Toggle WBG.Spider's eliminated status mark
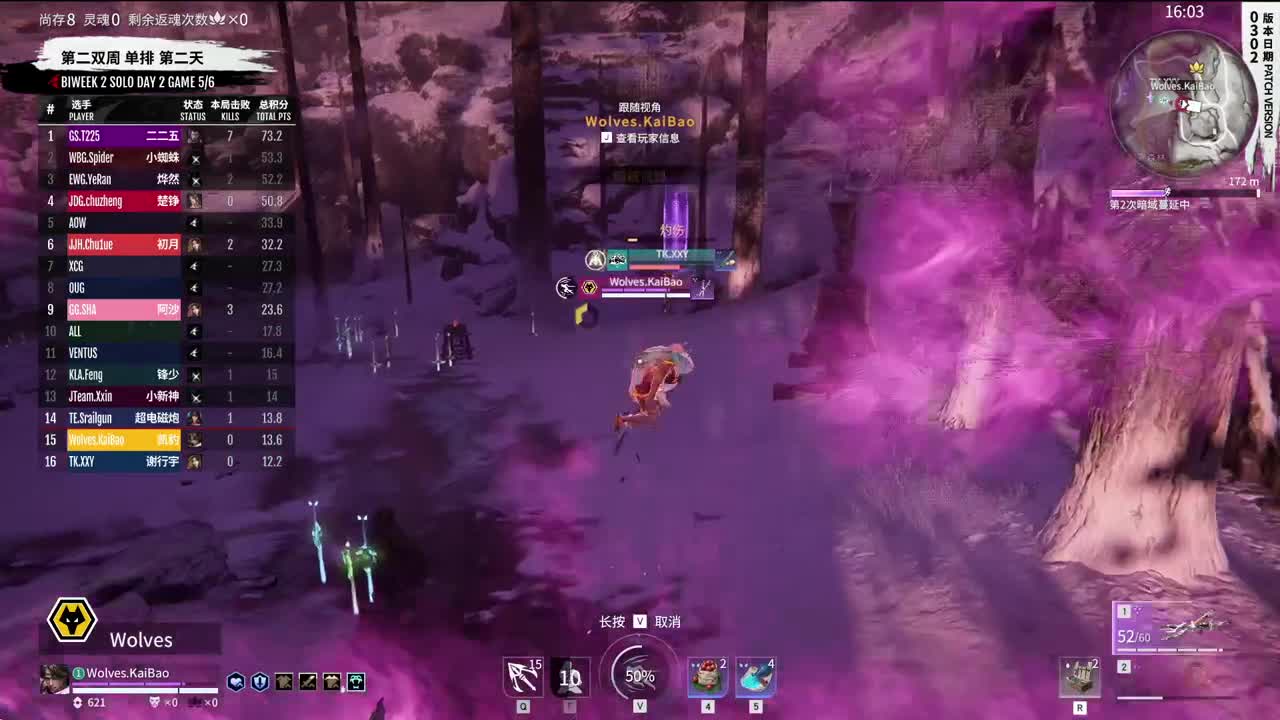 click(x=196, y=157)
